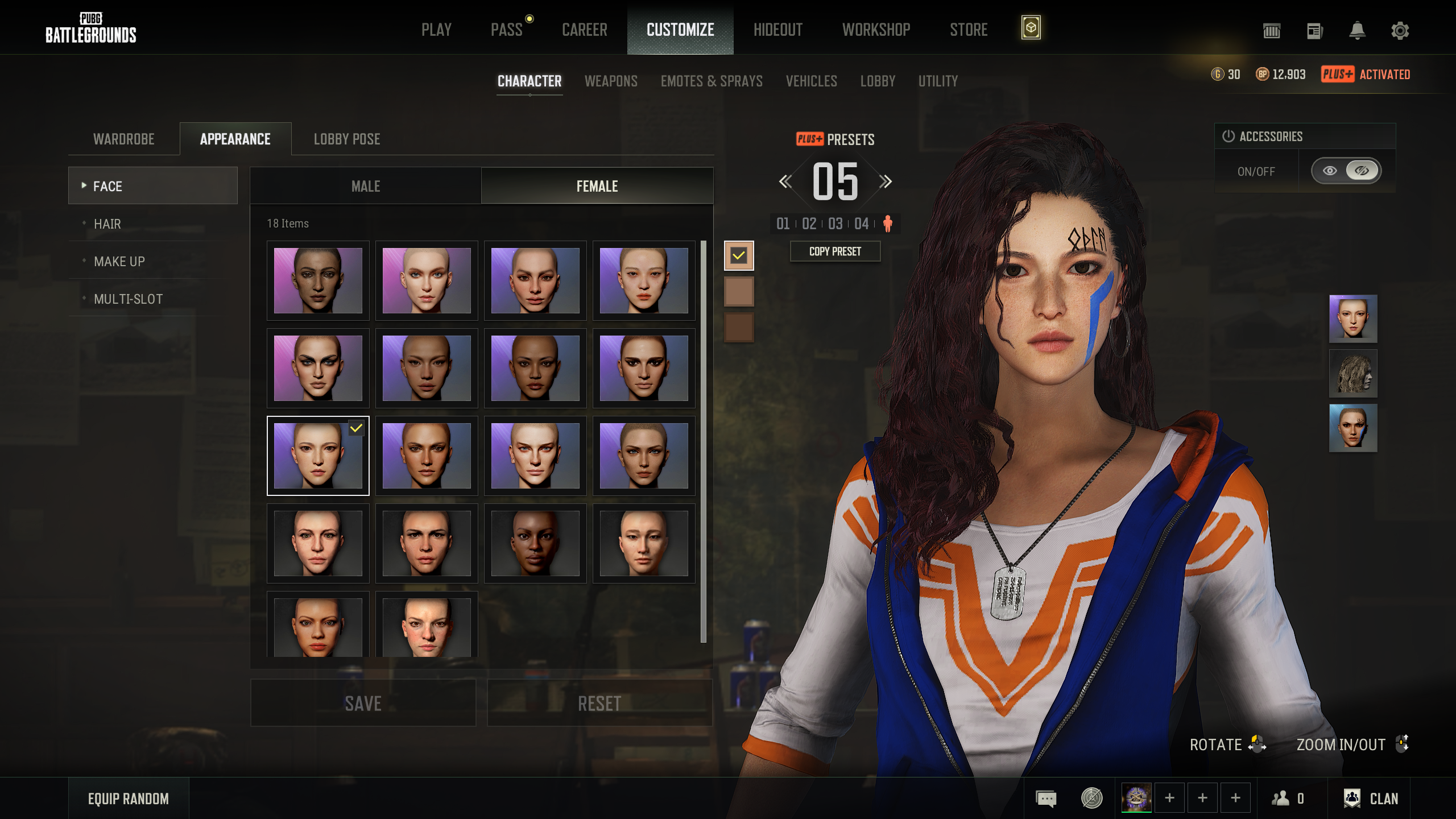Image resolution: width=1456 pixels, height=819 pixels.
Task: Pick the darkest brown skin tone swatch
Action: pos(739,328)
